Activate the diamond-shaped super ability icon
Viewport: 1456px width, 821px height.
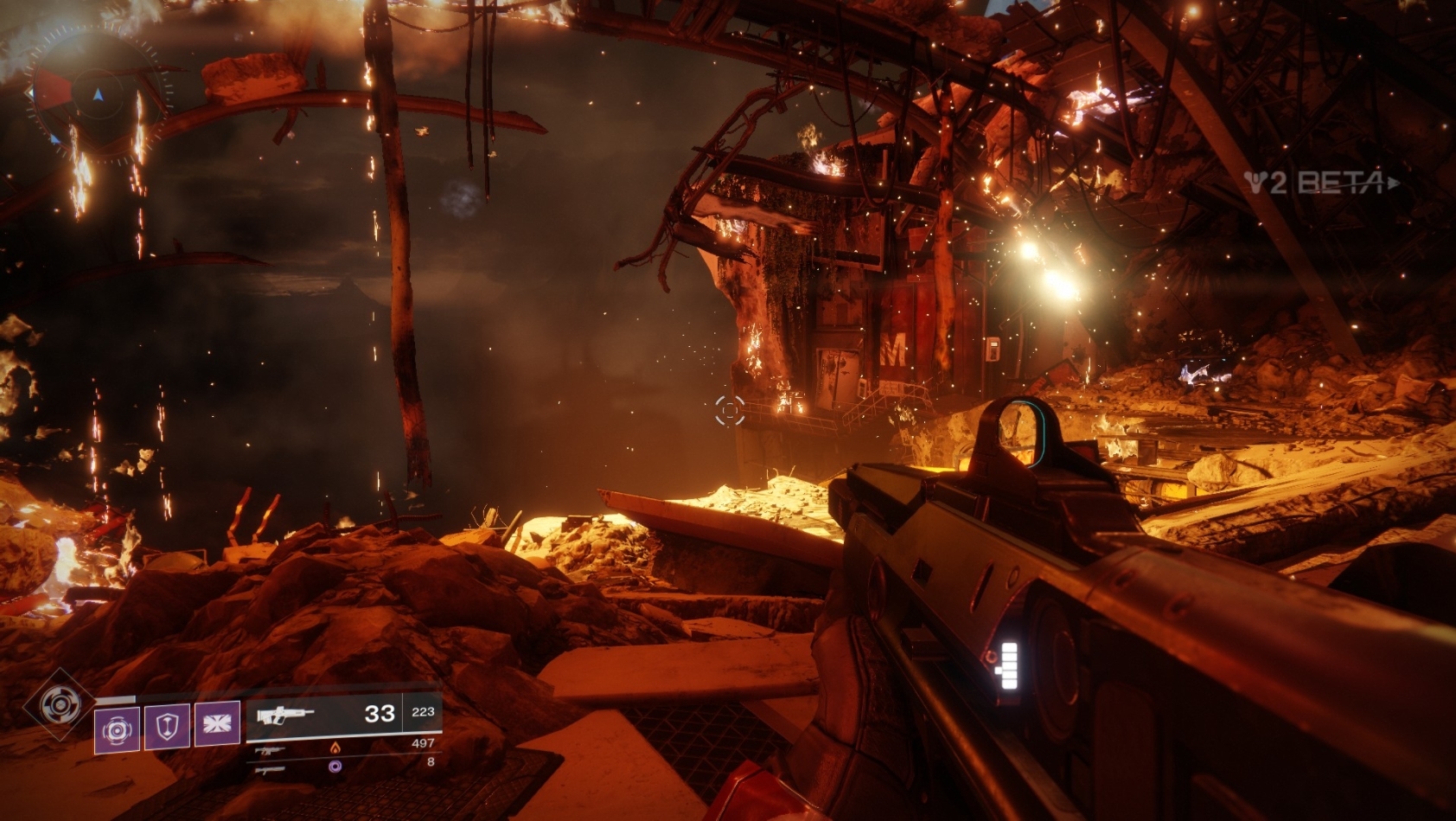coord(60,704)
